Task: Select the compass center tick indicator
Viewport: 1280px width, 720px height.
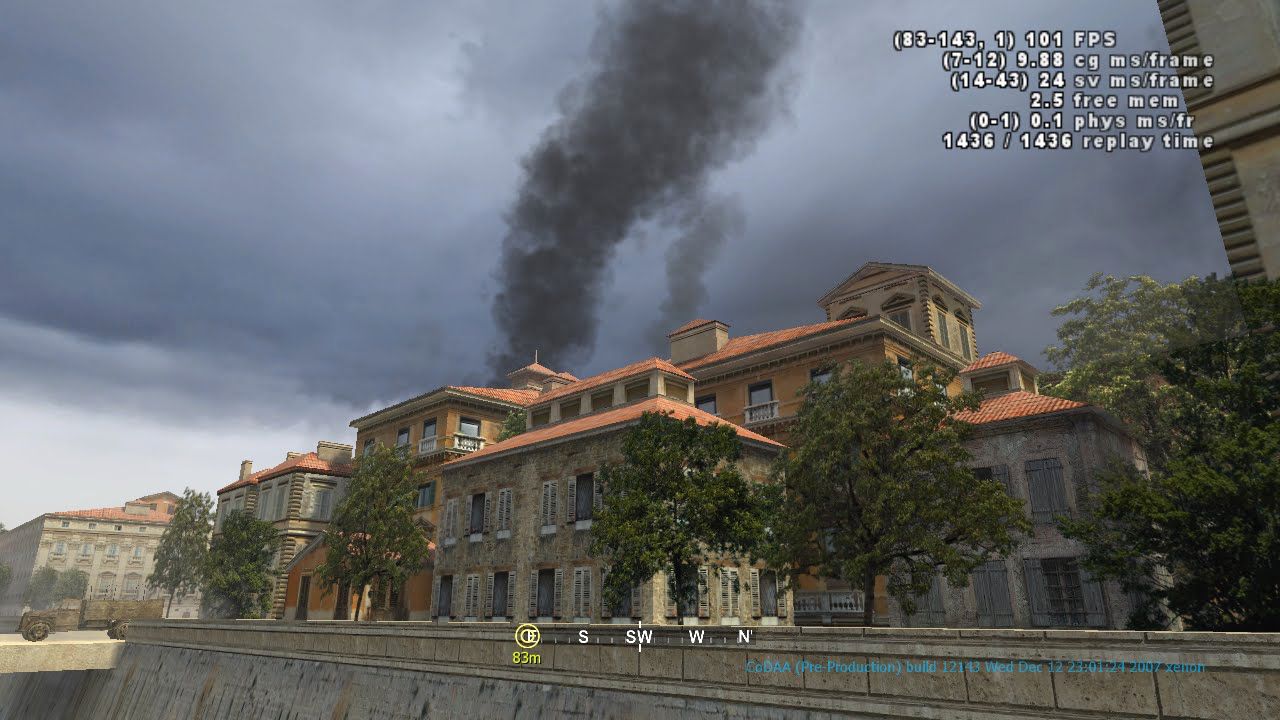Action: (x=638, y=637)
